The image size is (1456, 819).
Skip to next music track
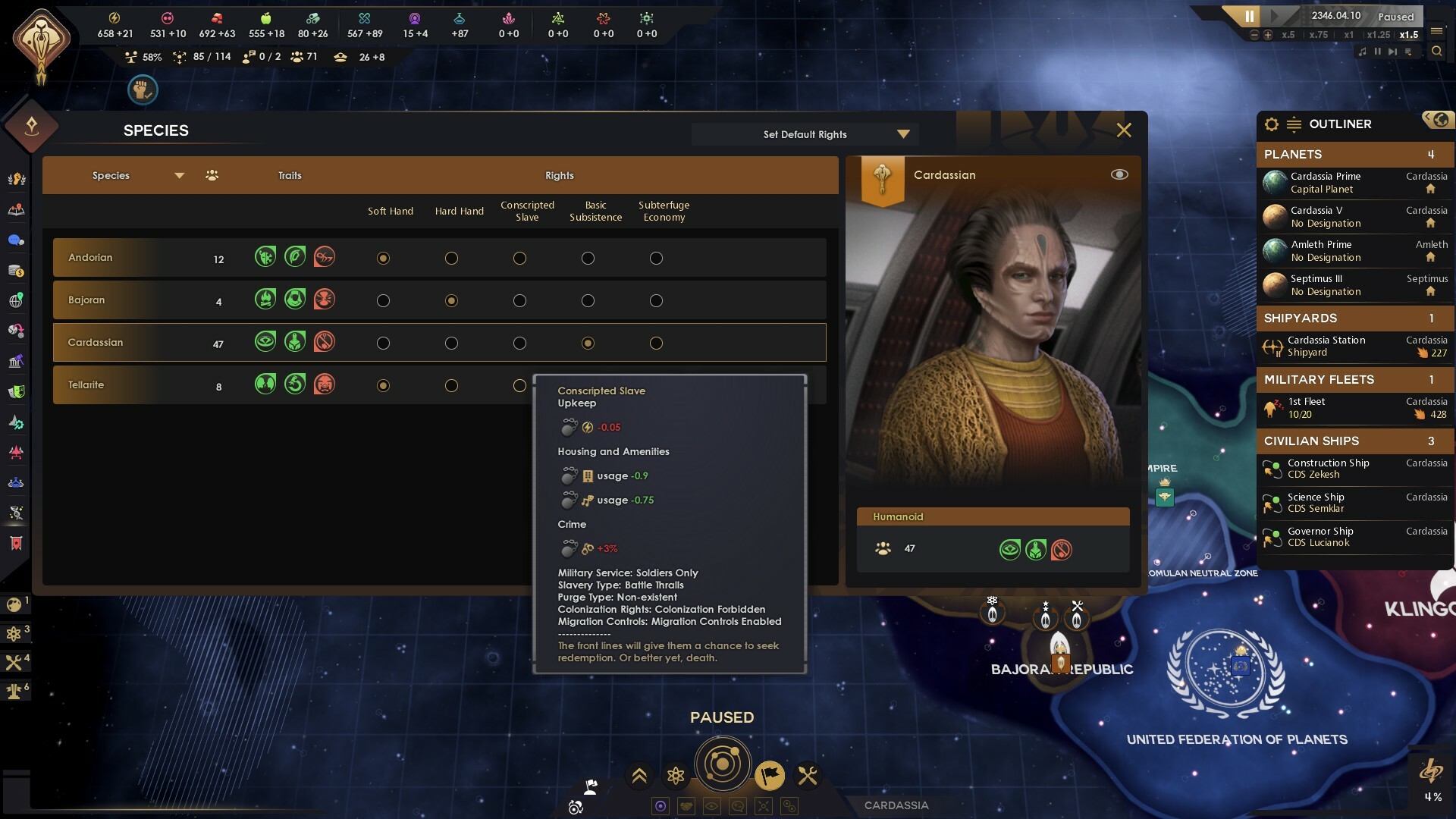(x=1392, y=52)
